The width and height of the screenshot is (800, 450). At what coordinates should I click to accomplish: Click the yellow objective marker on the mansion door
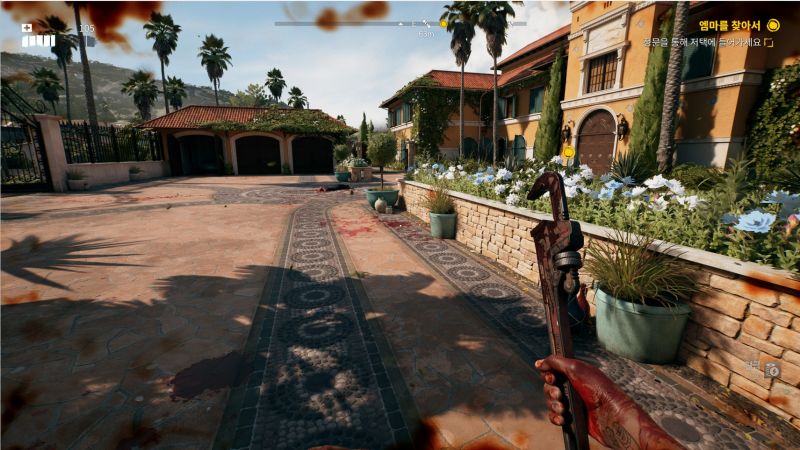tap(568, 152)
